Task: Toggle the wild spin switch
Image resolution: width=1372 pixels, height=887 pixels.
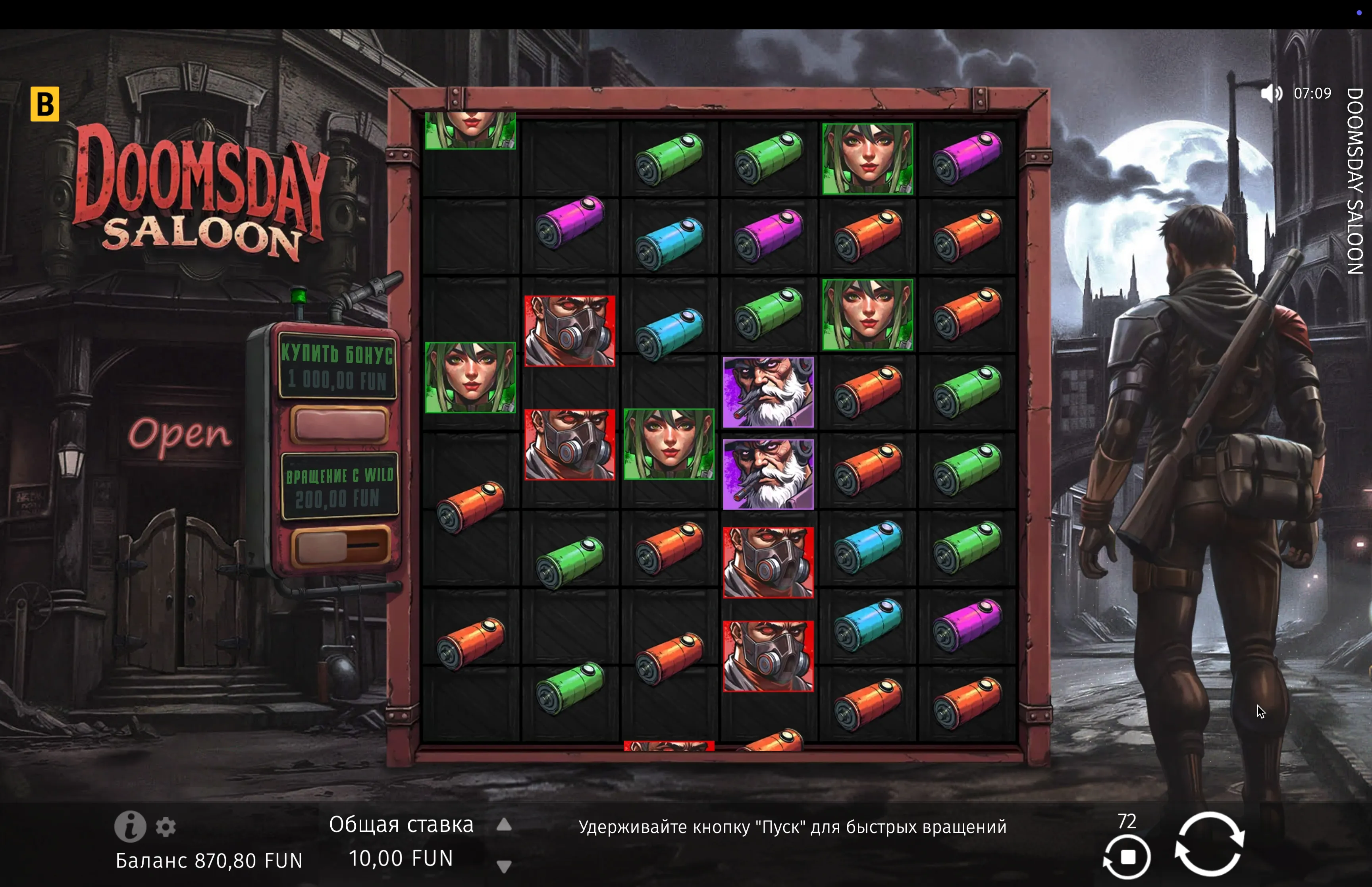Action: [339, 546]
